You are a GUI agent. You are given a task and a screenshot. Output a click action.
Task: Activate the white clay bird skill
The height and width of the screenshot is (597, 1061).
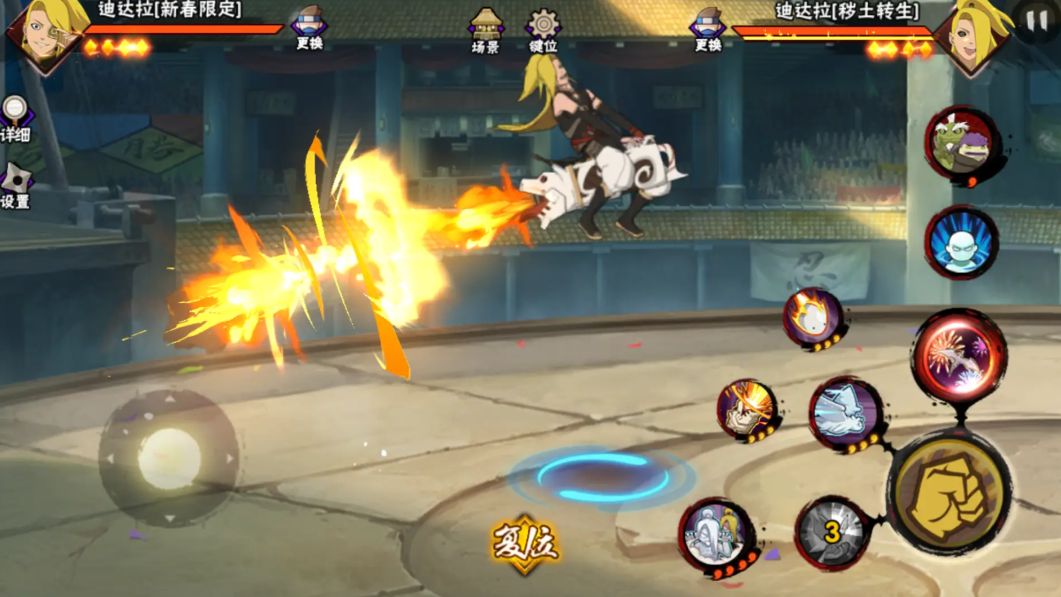click(846, 413)
